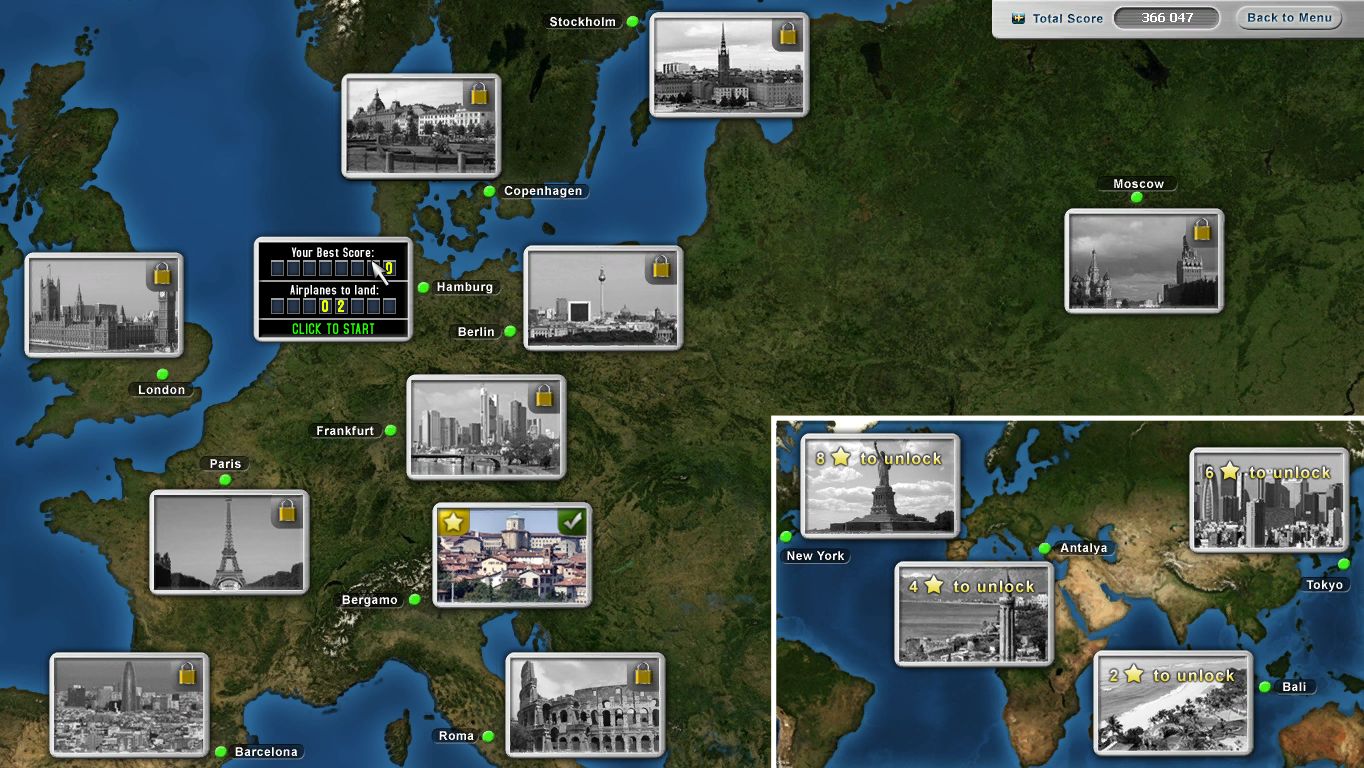The image size is (1364, 768).
Task: Select the Tokyo 6-stars-to-unlock level
Action: tap(1268, 501)
